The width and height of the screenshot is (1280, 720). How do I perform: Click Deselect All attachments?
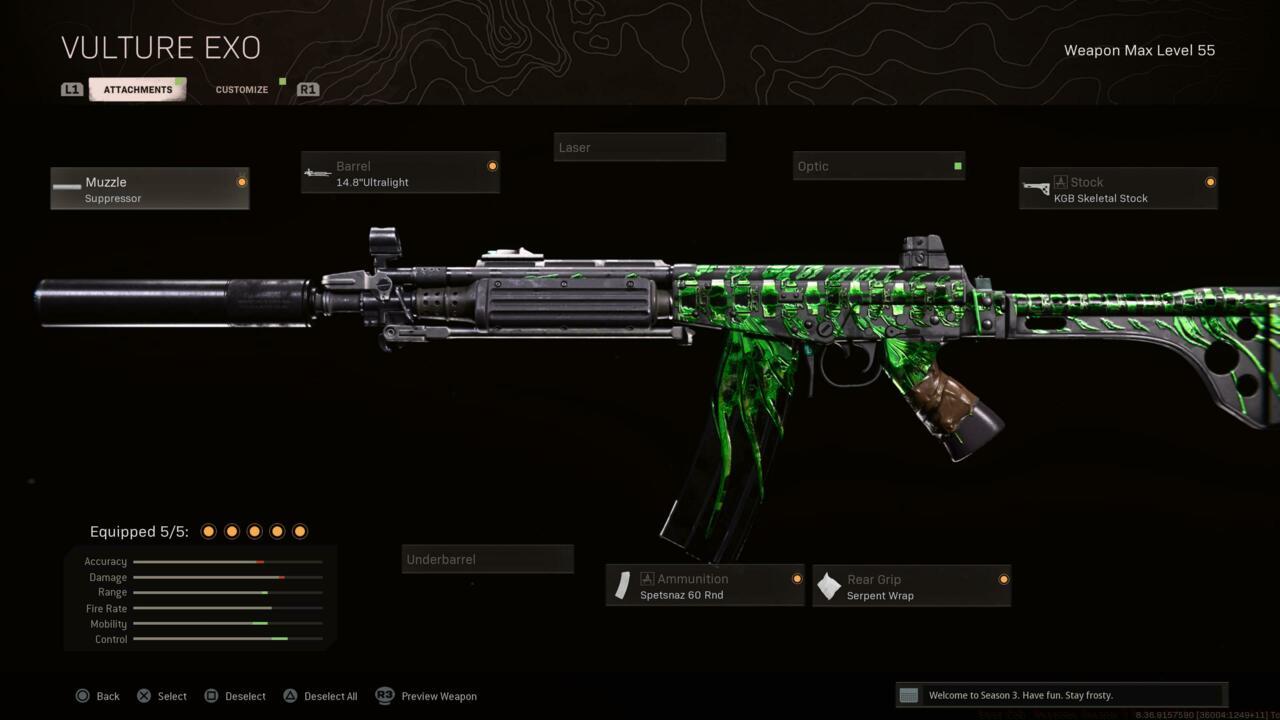coord(320,696)
